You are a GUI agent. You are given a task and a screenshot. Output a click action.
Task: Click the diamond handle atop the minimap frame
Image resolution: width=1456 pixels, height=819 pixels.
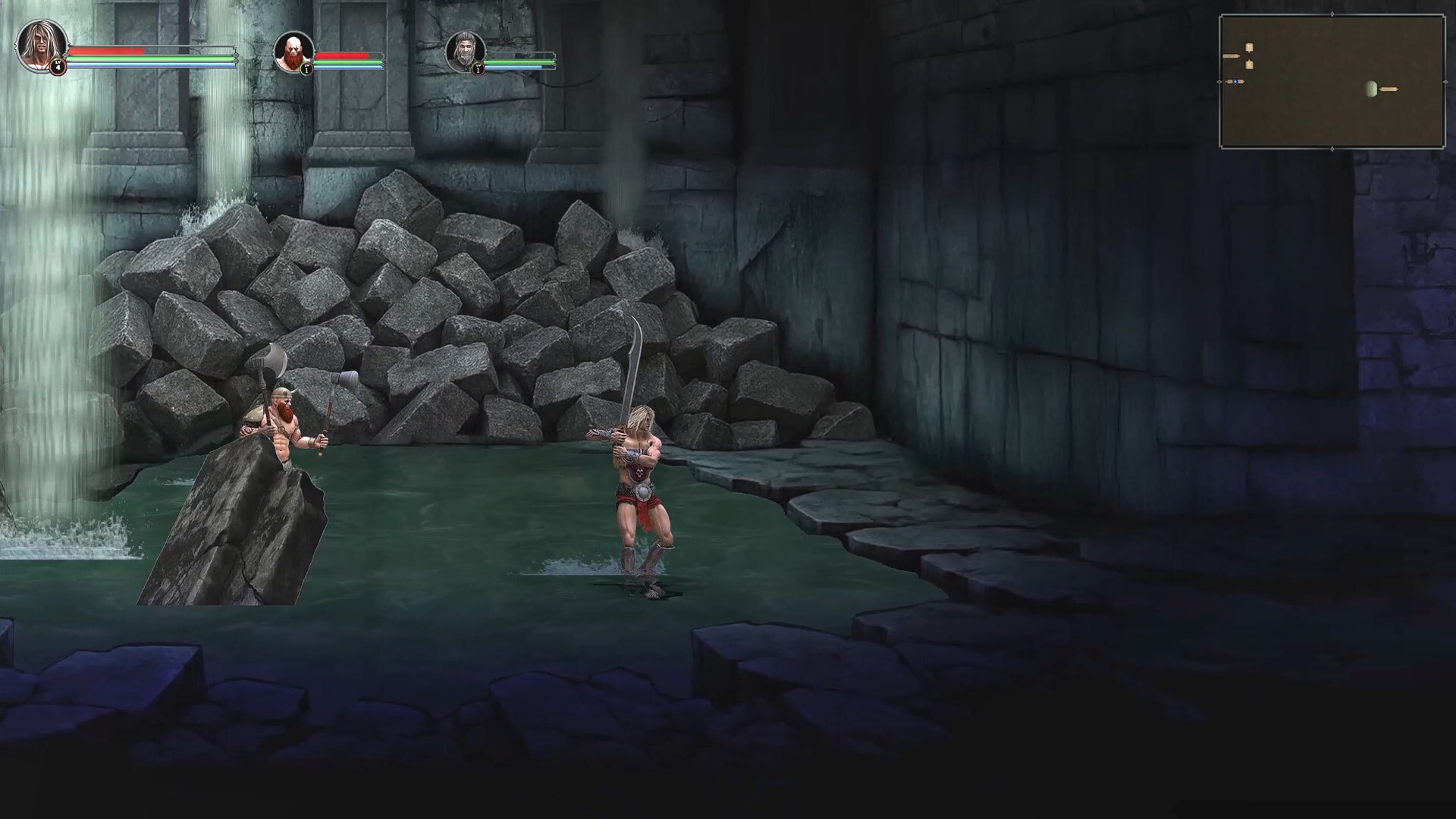coord(1332,14)
